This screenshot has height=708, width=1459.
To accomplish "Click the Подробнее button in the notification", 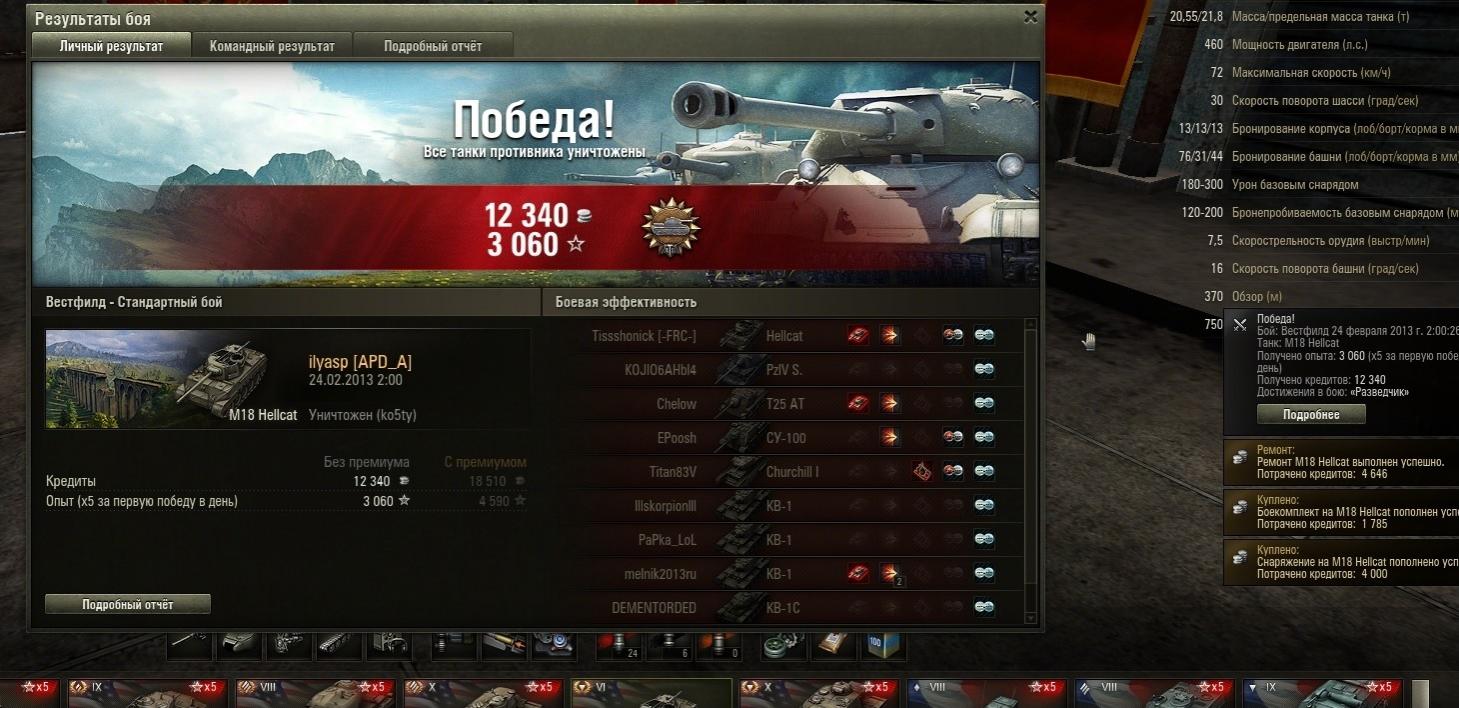I will 1311,415.
